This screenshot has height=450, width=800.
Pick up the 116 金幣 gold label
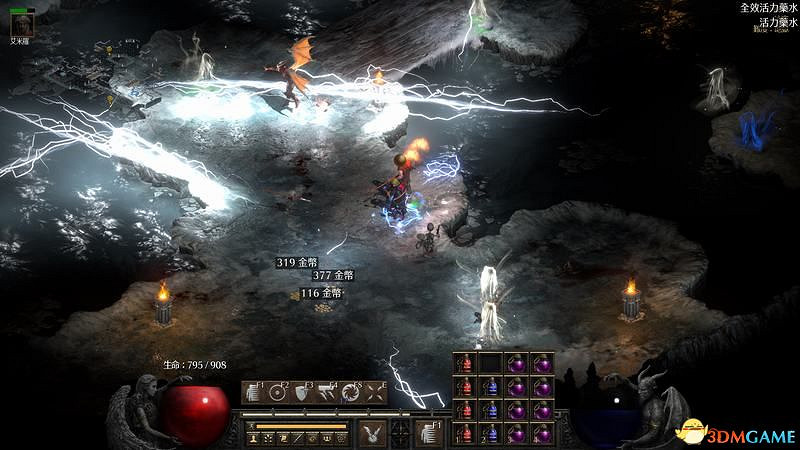tap(321, 293)
